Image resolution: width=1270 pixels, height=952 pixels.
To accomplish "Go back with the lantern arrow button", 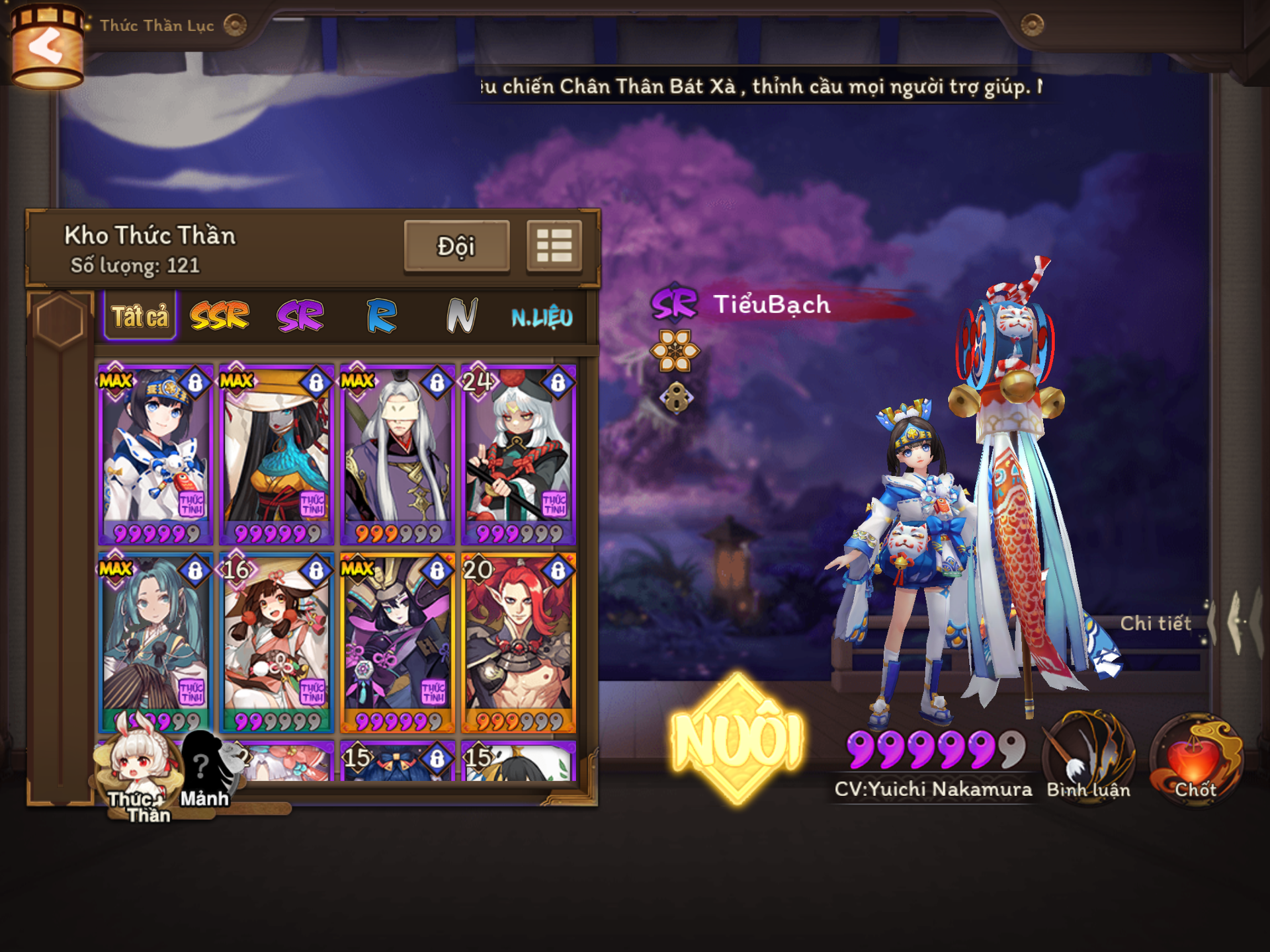I will pos(46,48).
